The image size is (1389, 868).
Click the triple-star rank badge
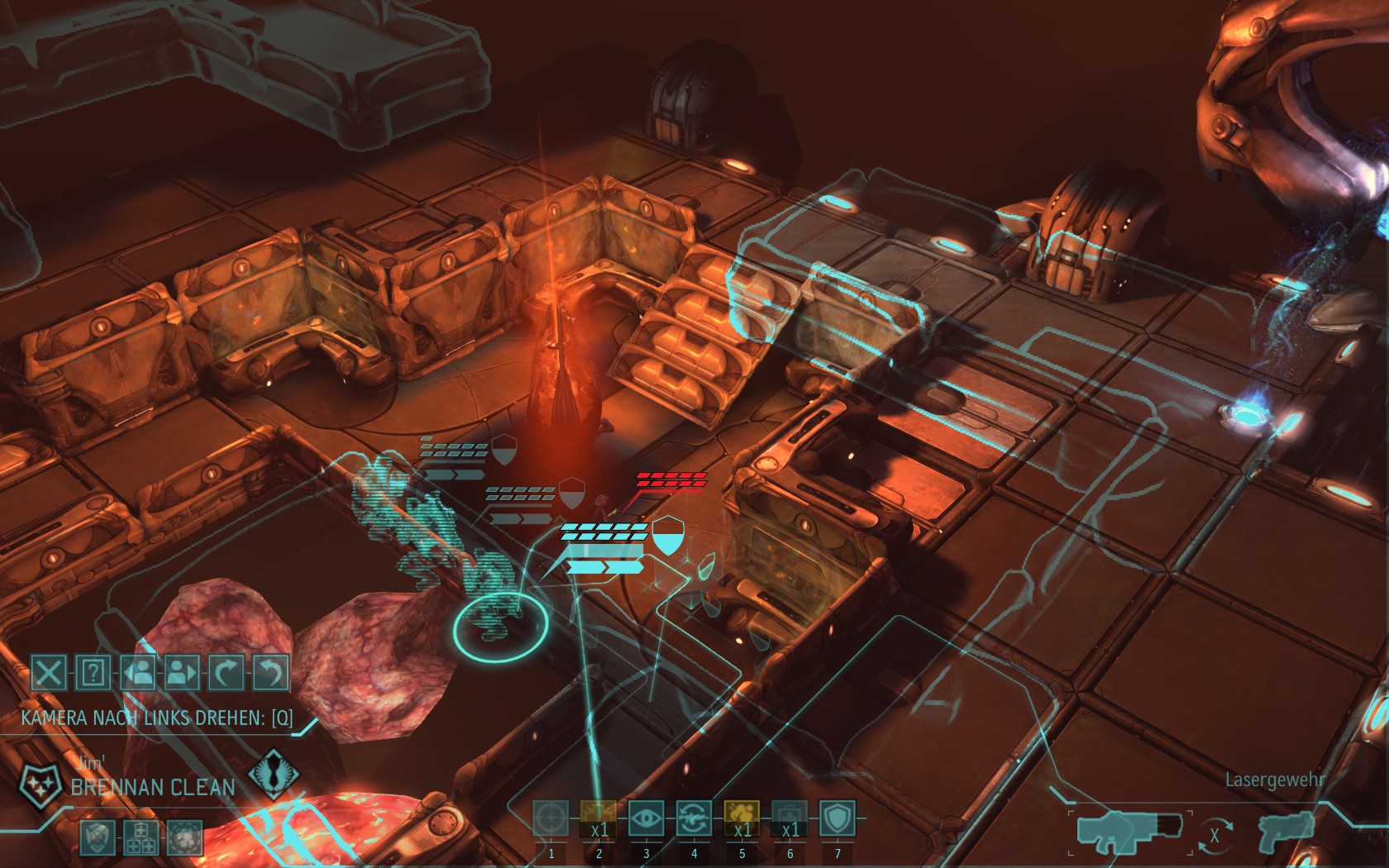(x=38, y=781)
